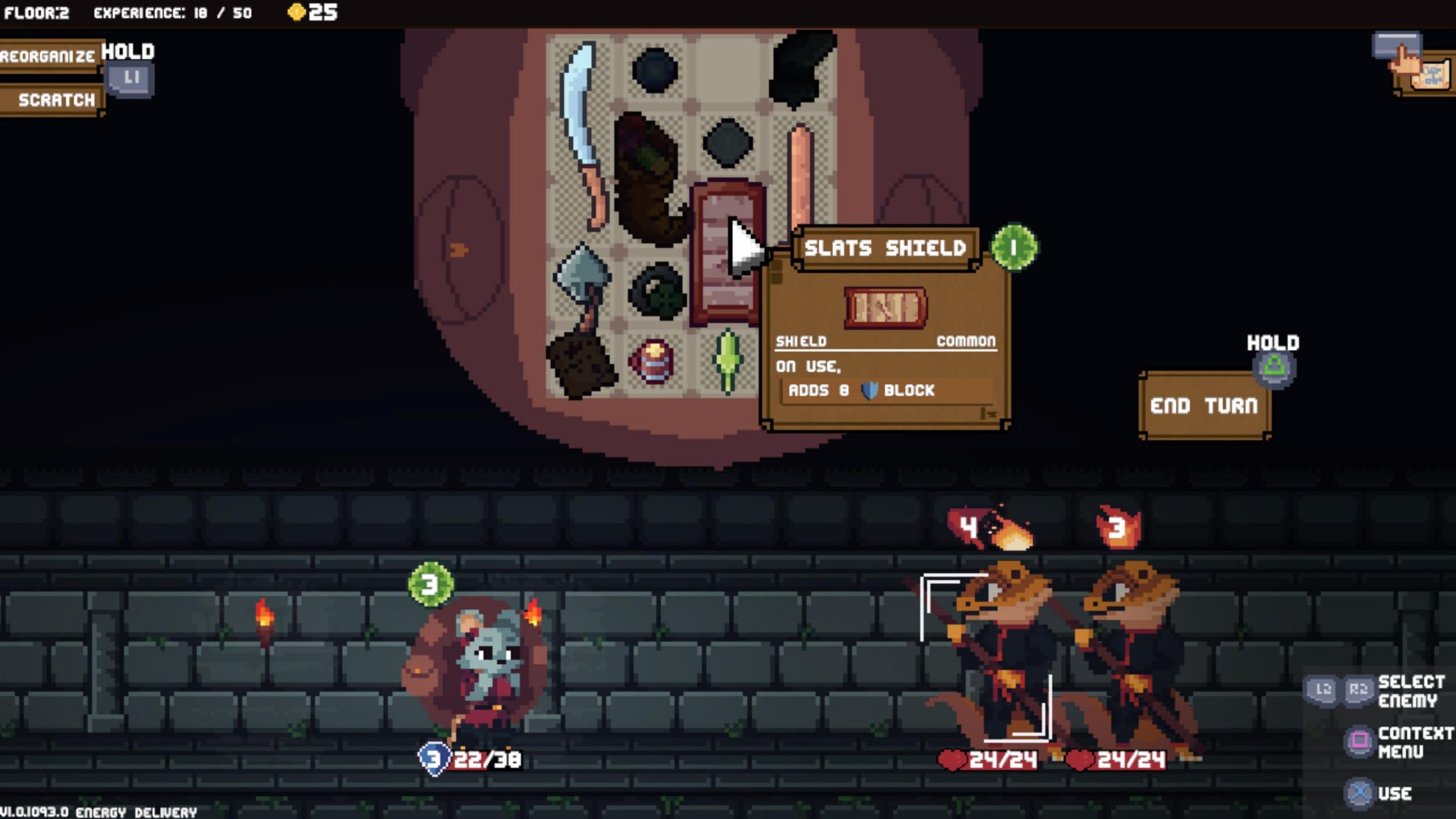Click the round black stone in the top row
Viewport: 1456px width, 819px height.
coord(655,71)
